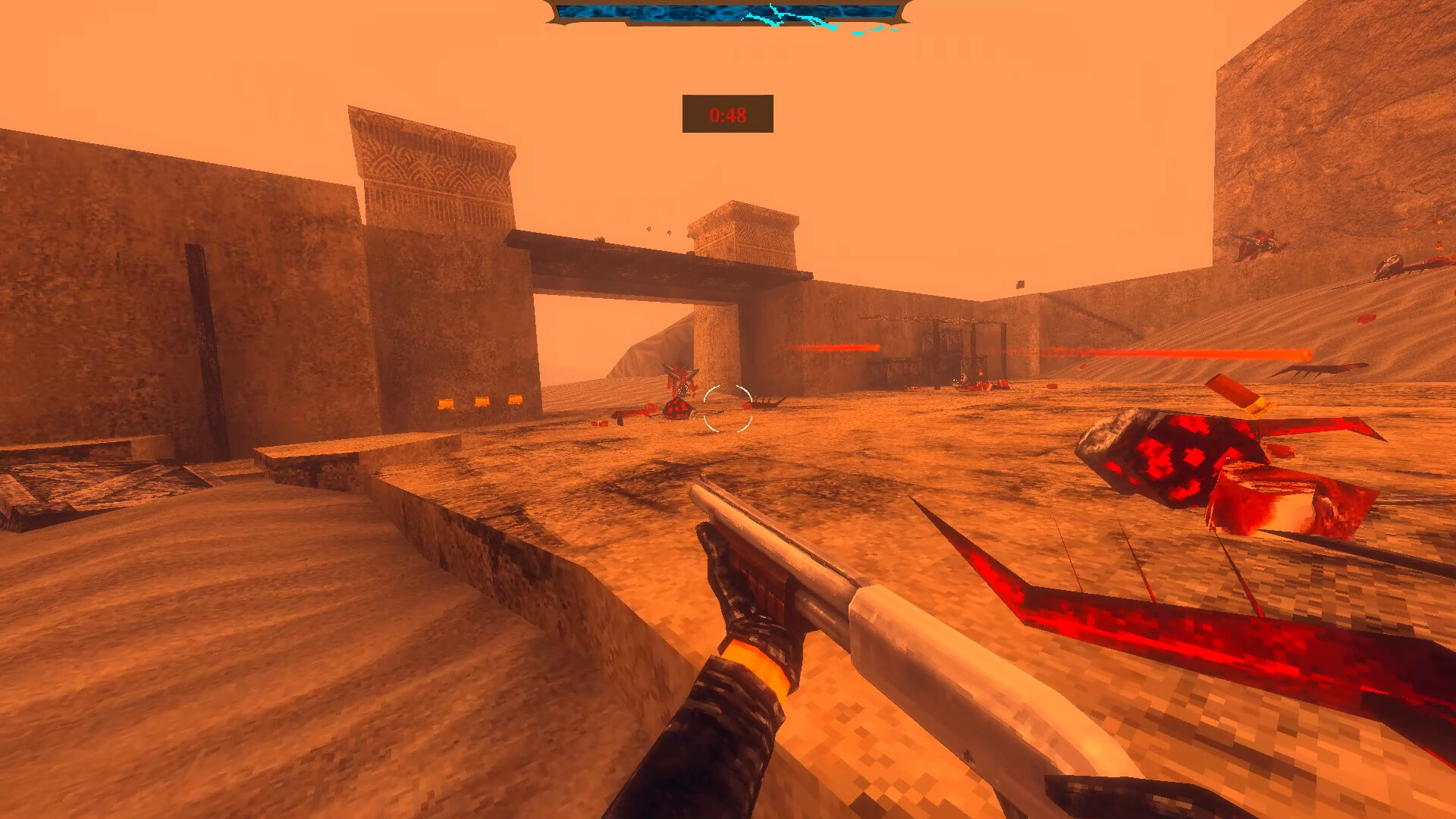1456x819 pixels.
Task: Click the red timer digits reading 0:48
Action: click(726, 117)
